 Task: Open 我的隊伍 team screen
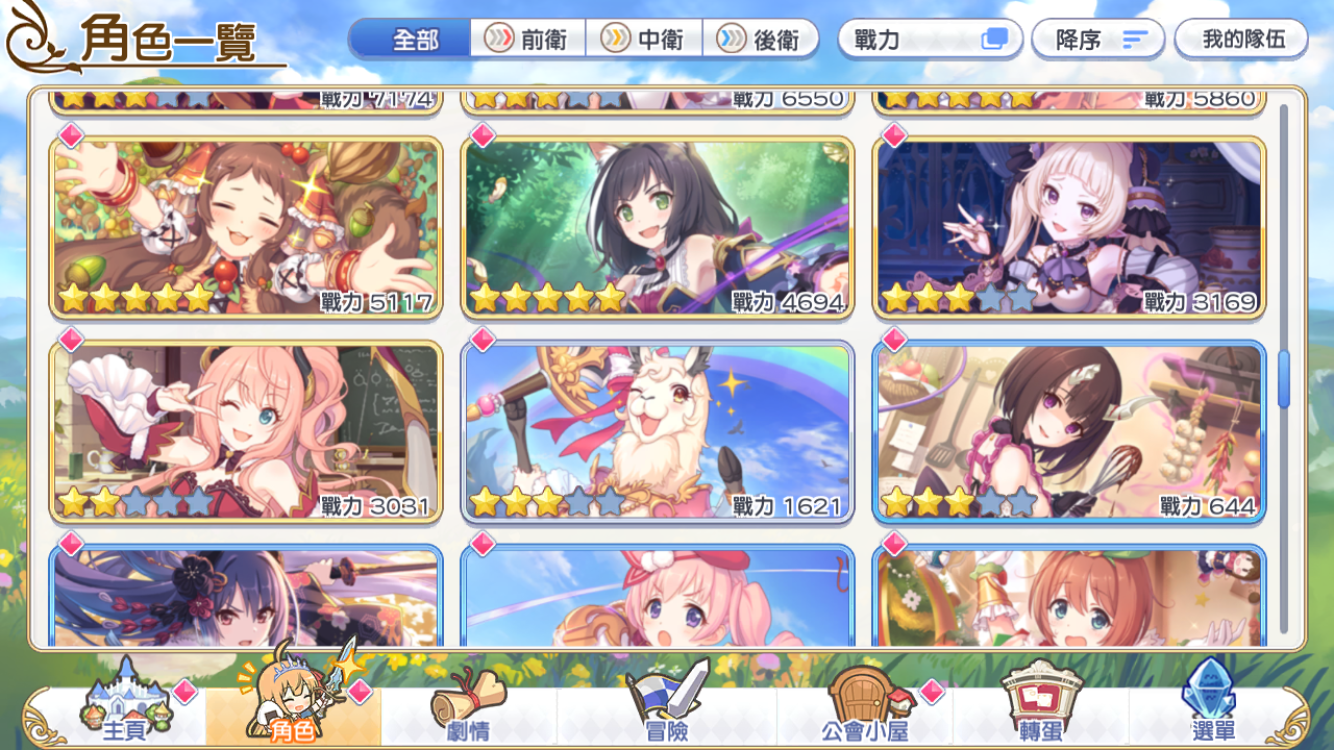(1241, 39)
